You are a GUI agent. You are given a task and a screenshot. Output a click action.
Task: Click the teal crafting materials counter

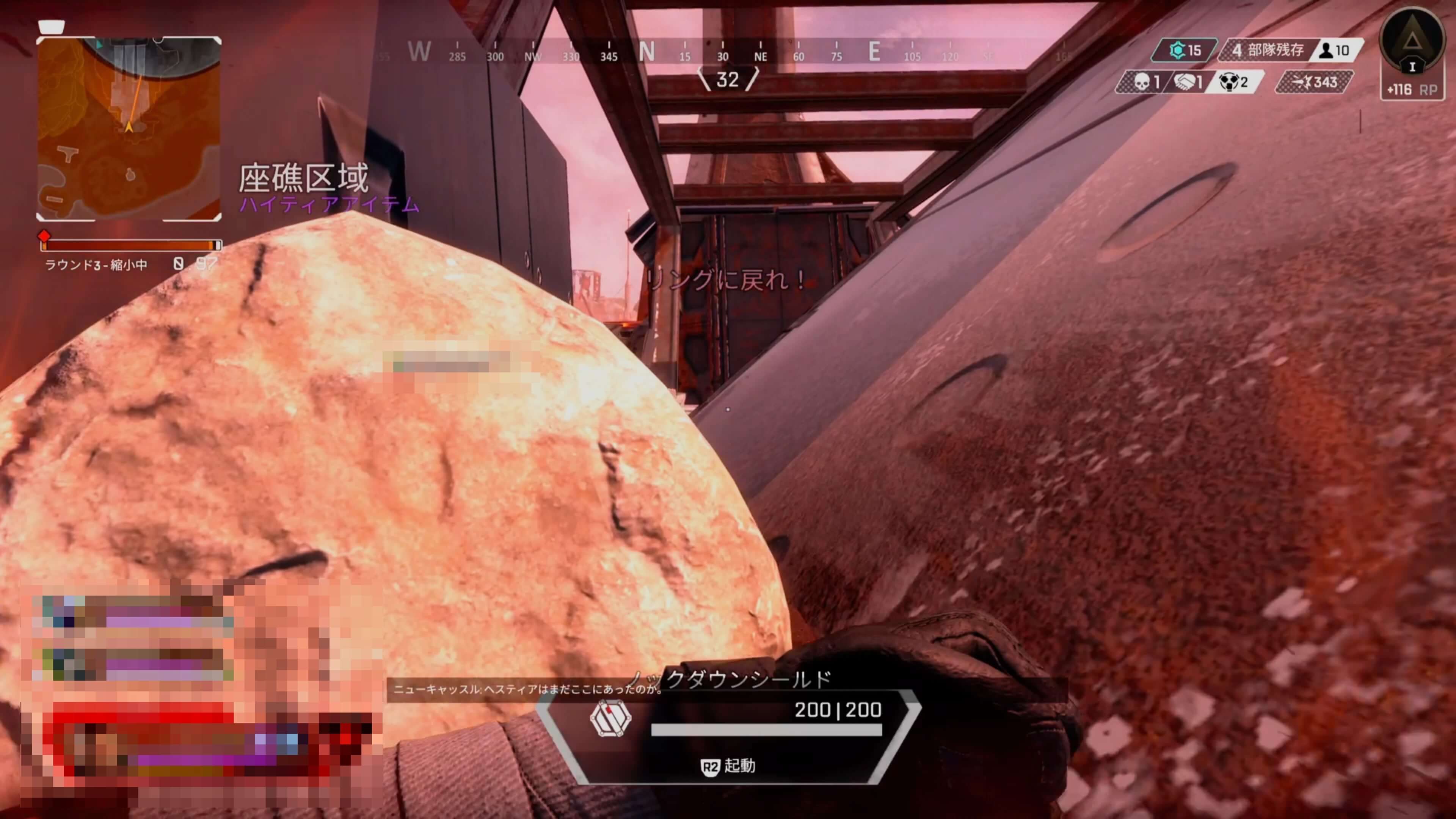1185,50
